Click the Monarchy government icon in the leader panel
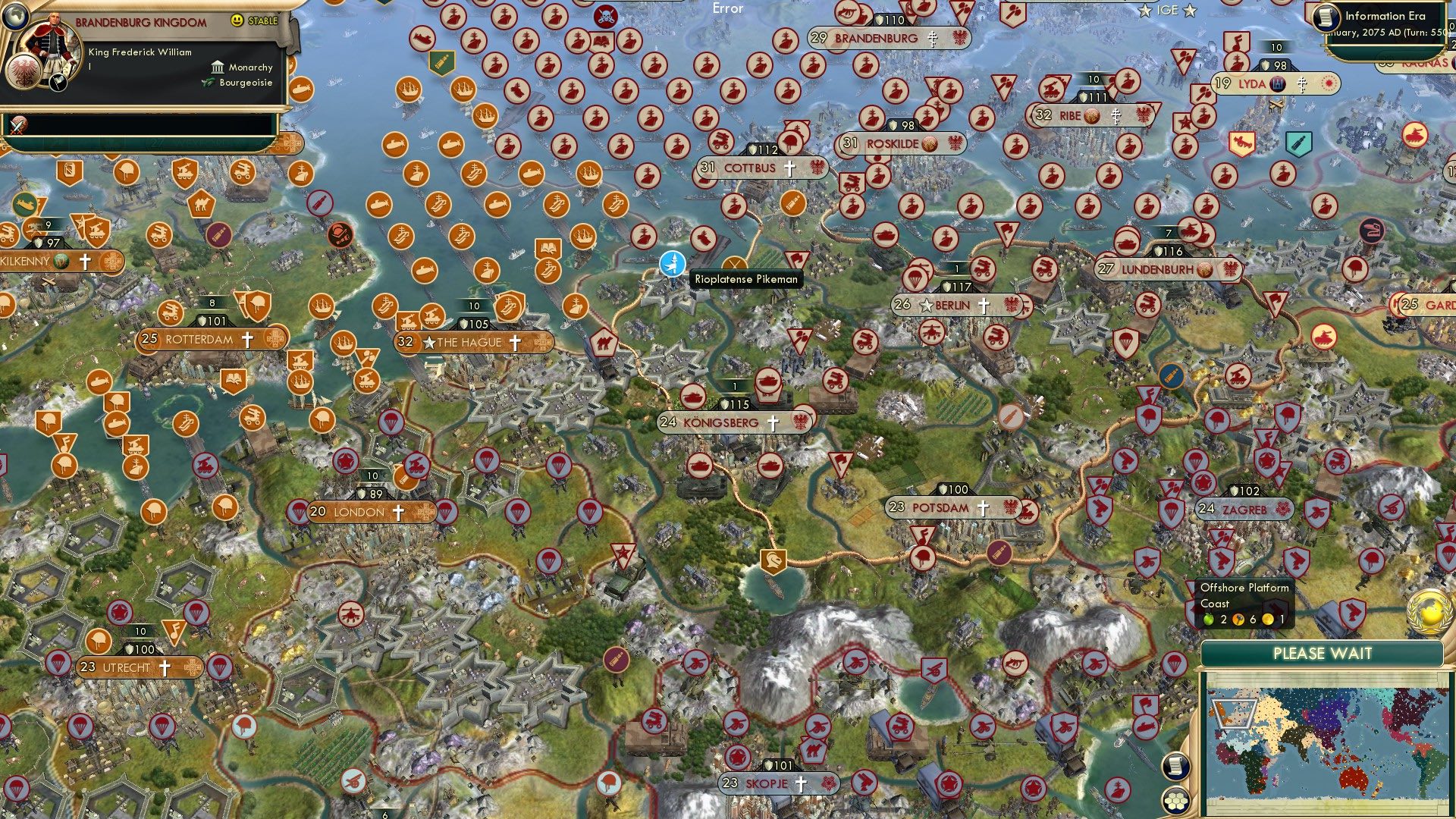The width and height of the screenshot is (1456, 819). point(218,67)
